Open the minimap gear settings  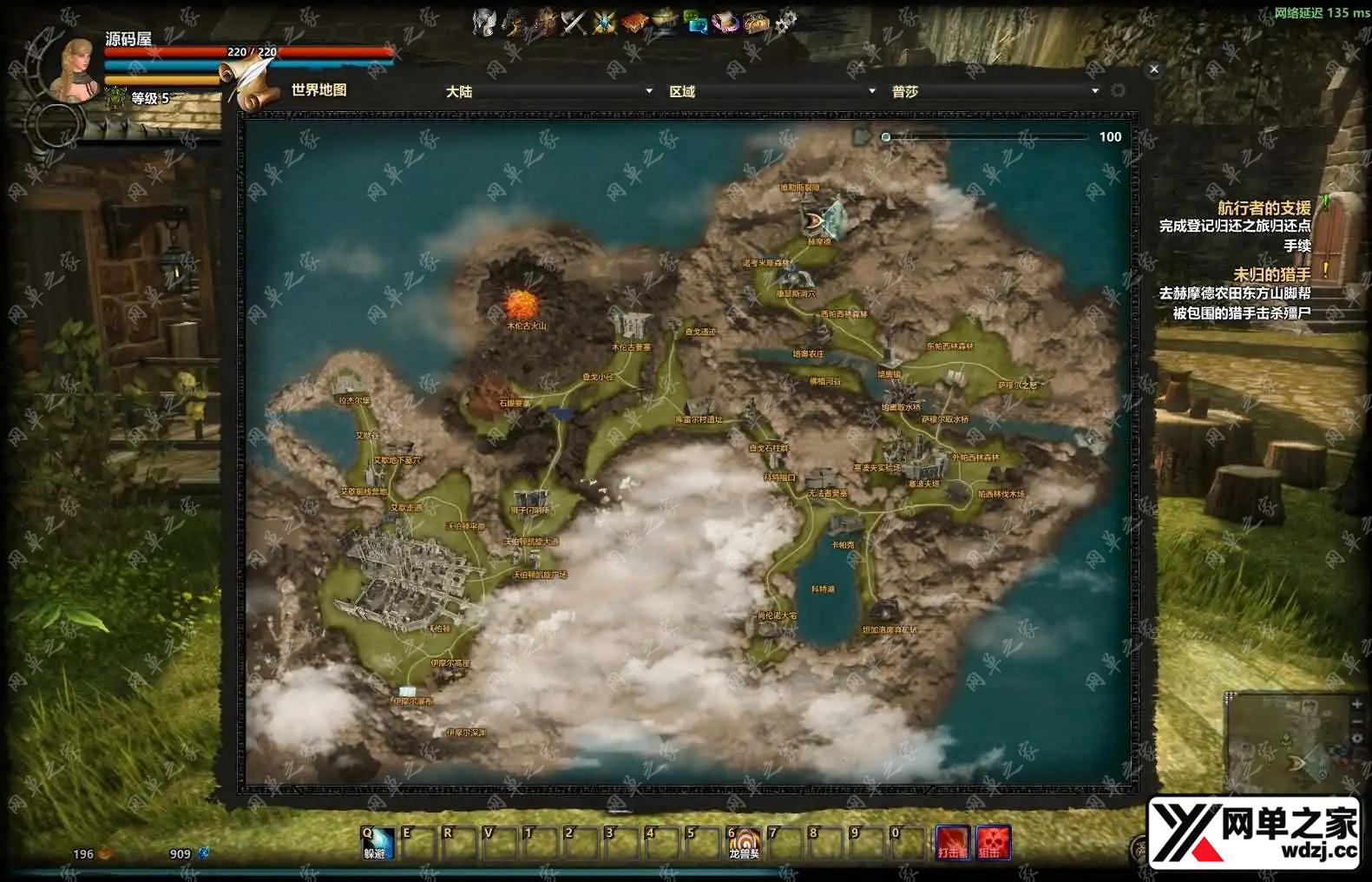tap(1357, 739)
